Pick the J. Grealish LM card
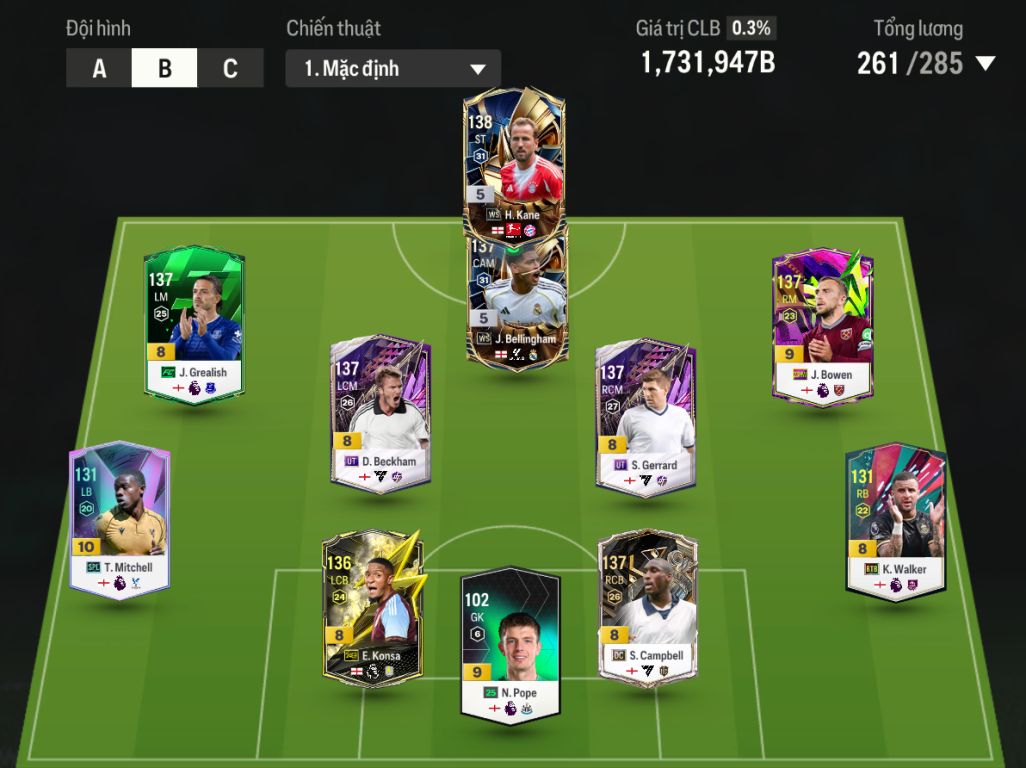 (x=194, y=324)
